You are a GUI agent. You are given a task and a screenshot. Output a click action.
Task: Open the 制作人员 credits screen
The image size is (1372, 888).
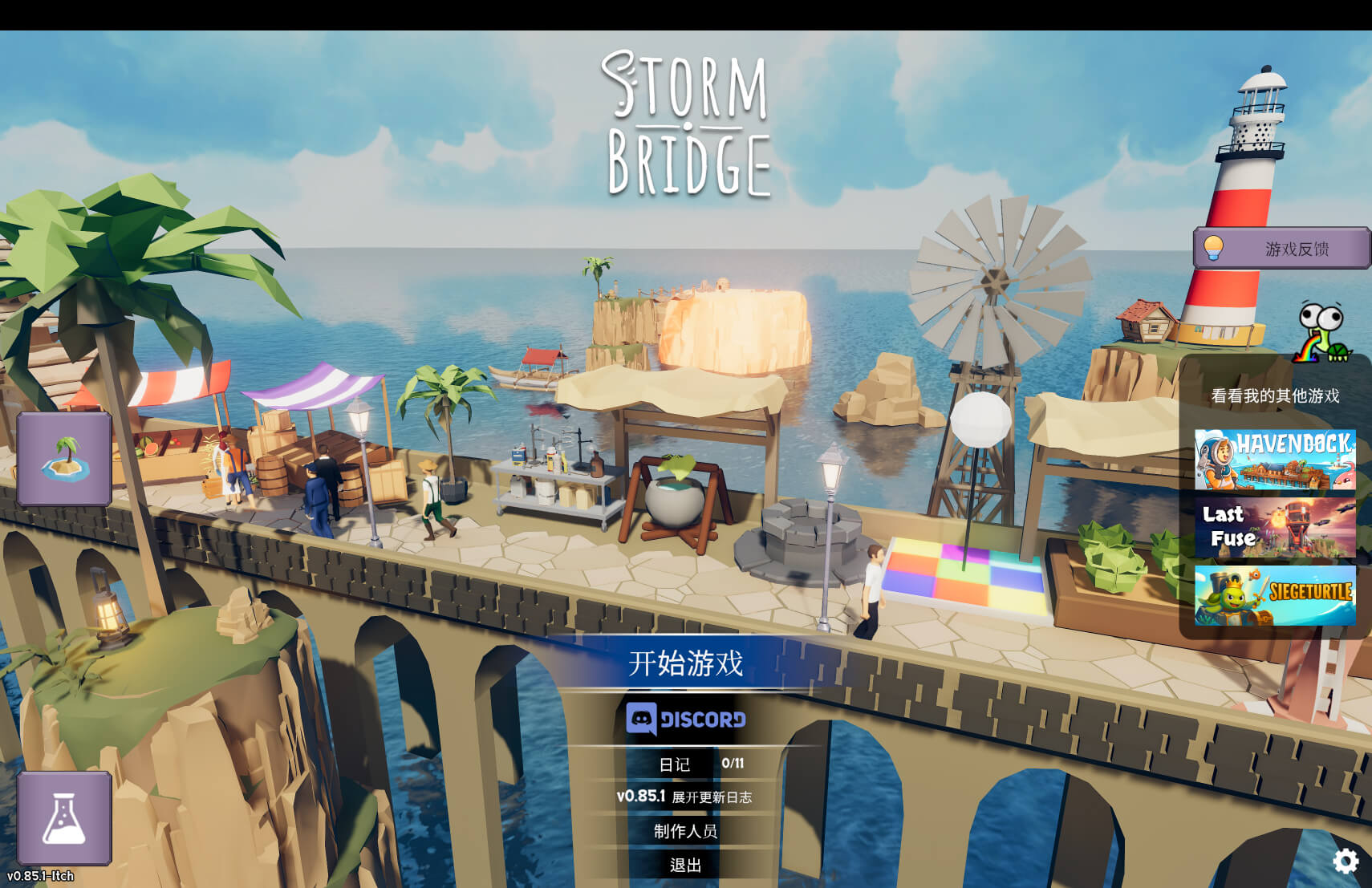pyautogui.click(x=684, y=832)
